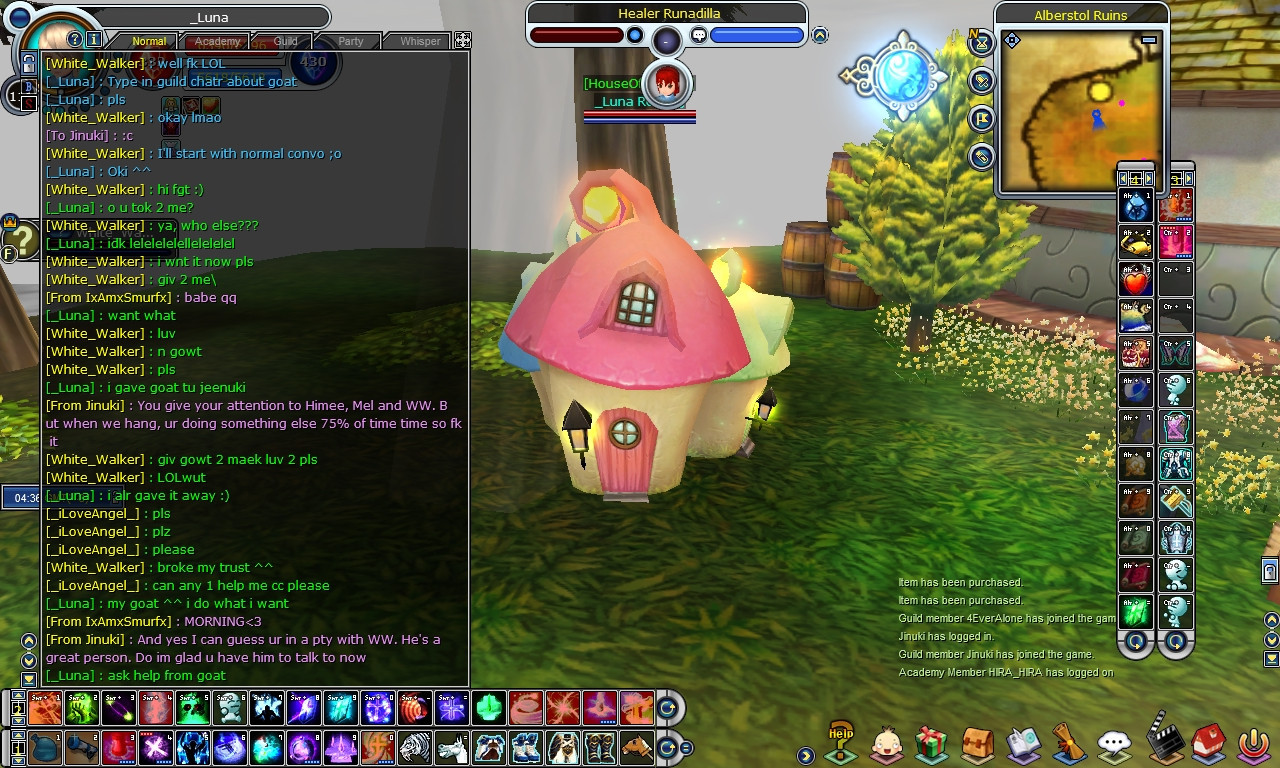
Task: Open the red house menu
Action: tap(1207, 744)
